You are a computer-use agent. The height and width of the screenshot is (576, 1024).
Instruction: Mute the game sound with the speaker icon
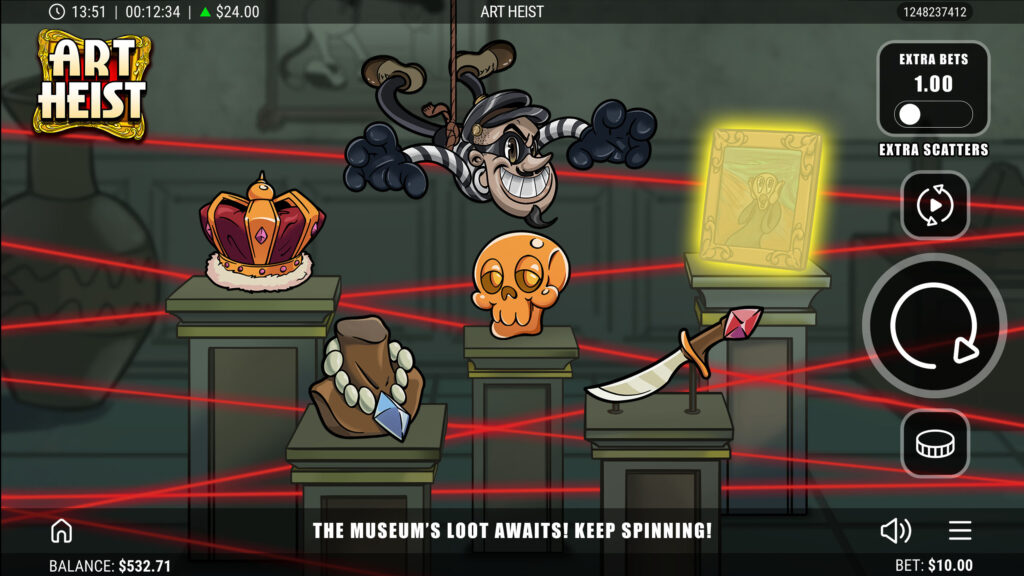coord(895,530)
